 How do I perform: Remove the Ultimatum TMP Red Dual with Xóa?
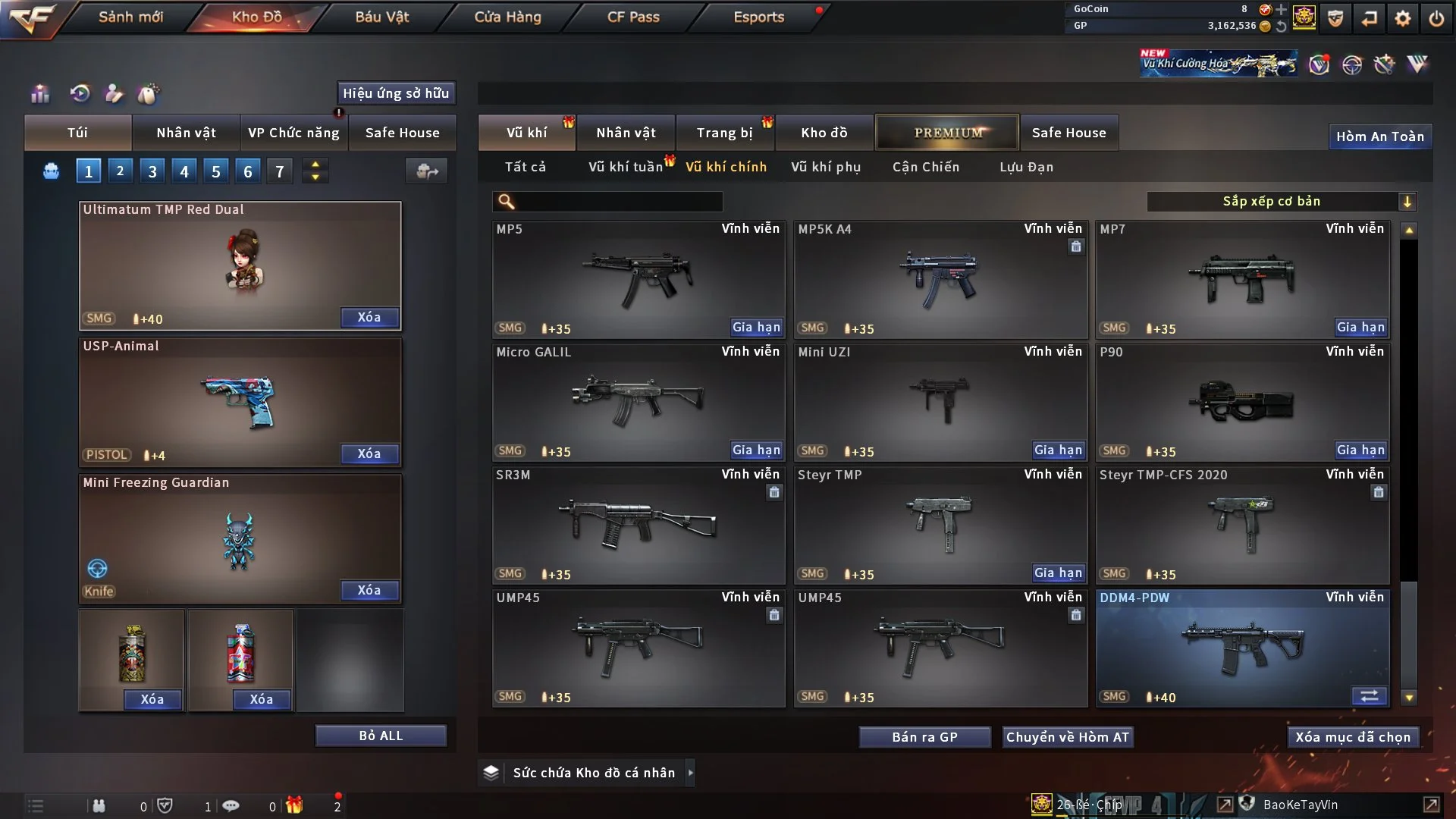(369, 317)
